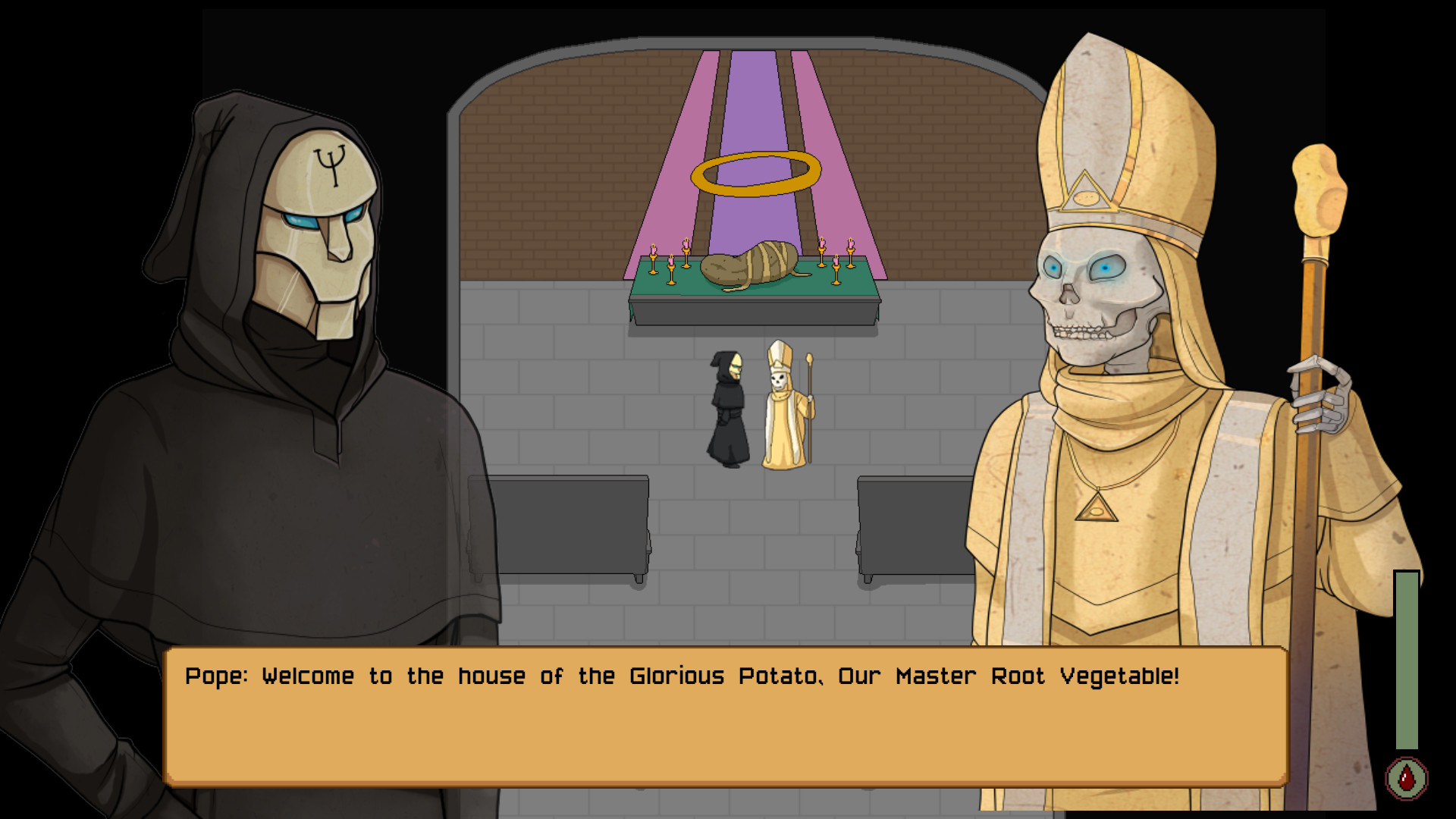Click the Pope's dialogue box to continue

pyautogui.click(x=726, y=716)
